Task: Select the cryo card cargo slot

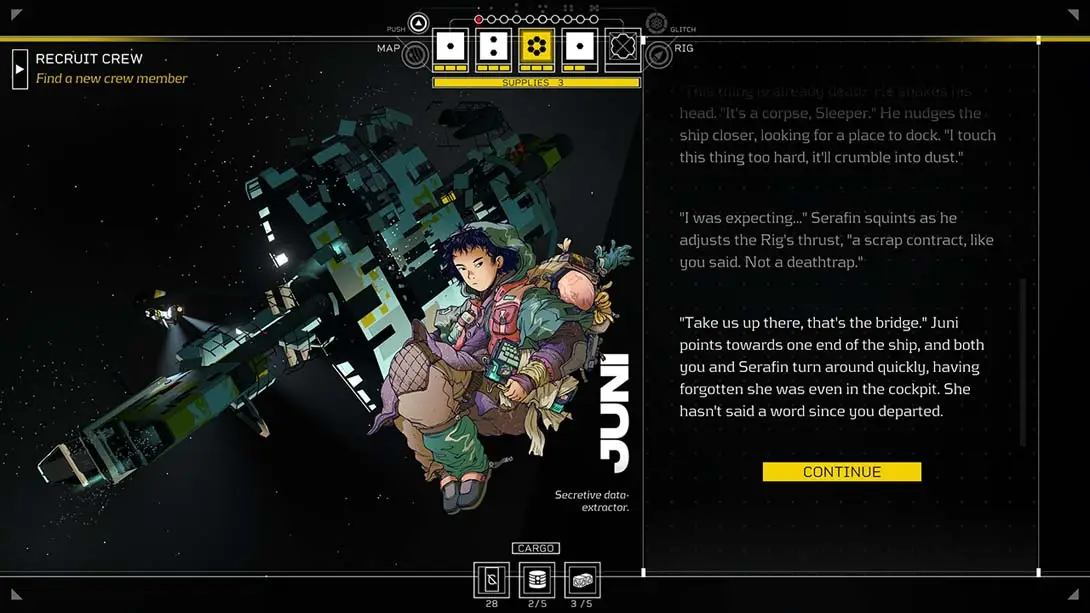Action: [x=491, y=580]
